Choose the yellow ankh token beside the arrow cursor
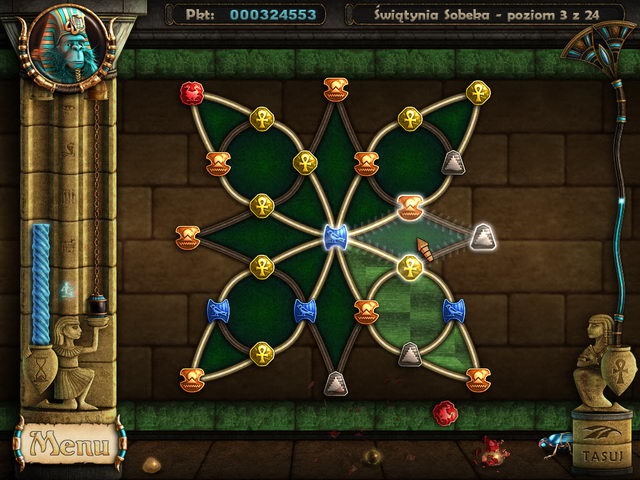Viewport: 640px width, 480px height. pyautogui.click(x=409, y=266)
